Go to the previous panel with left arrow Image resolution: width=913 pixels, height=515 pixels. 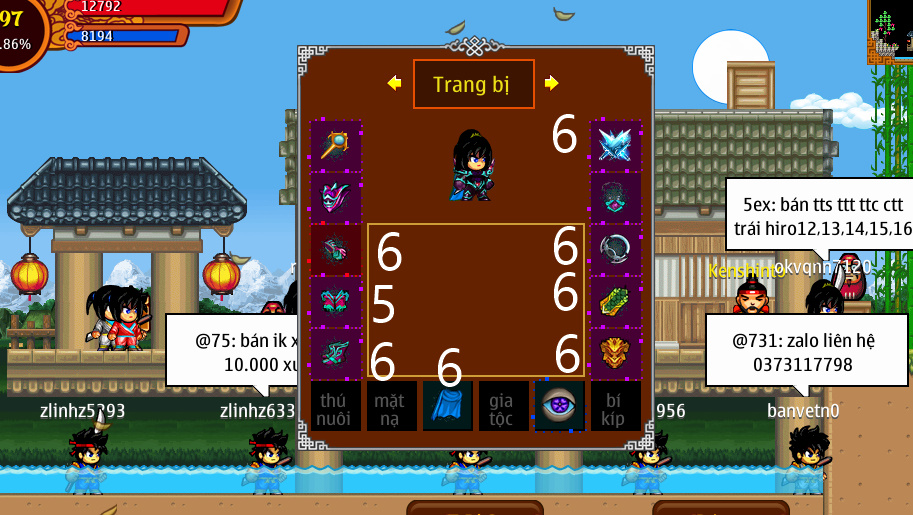[394, 83]
